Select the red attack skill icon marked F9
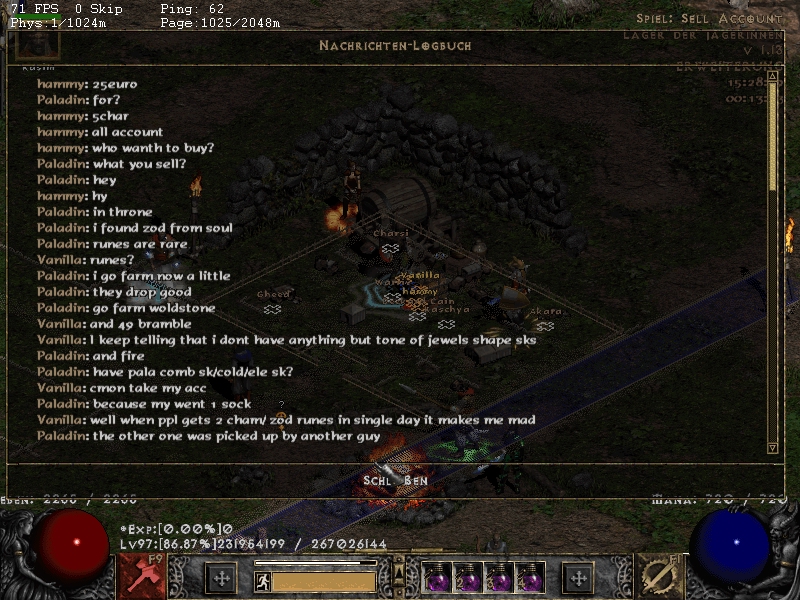 tap(142, 577)
